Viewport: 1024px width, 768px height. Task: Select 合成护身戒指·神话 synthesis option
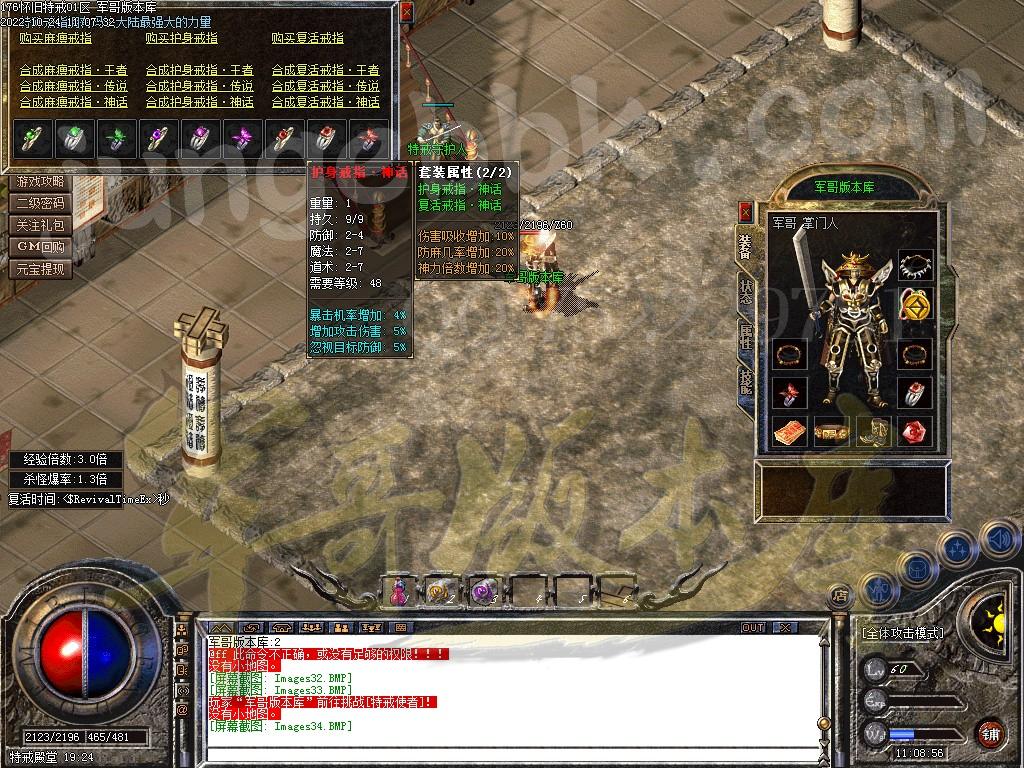tap(200, 102)
